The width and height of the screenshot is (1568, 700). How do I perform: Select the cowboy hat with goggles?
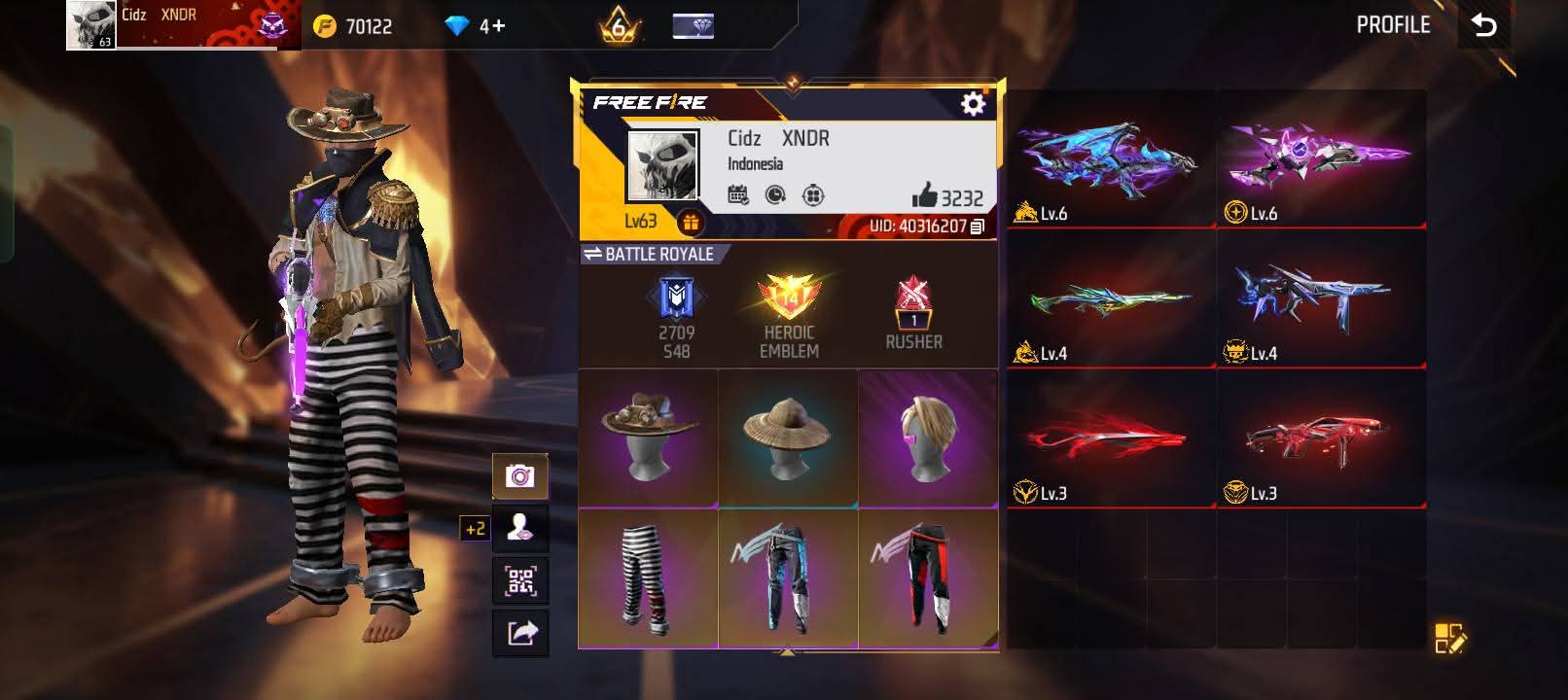(649, 437)
